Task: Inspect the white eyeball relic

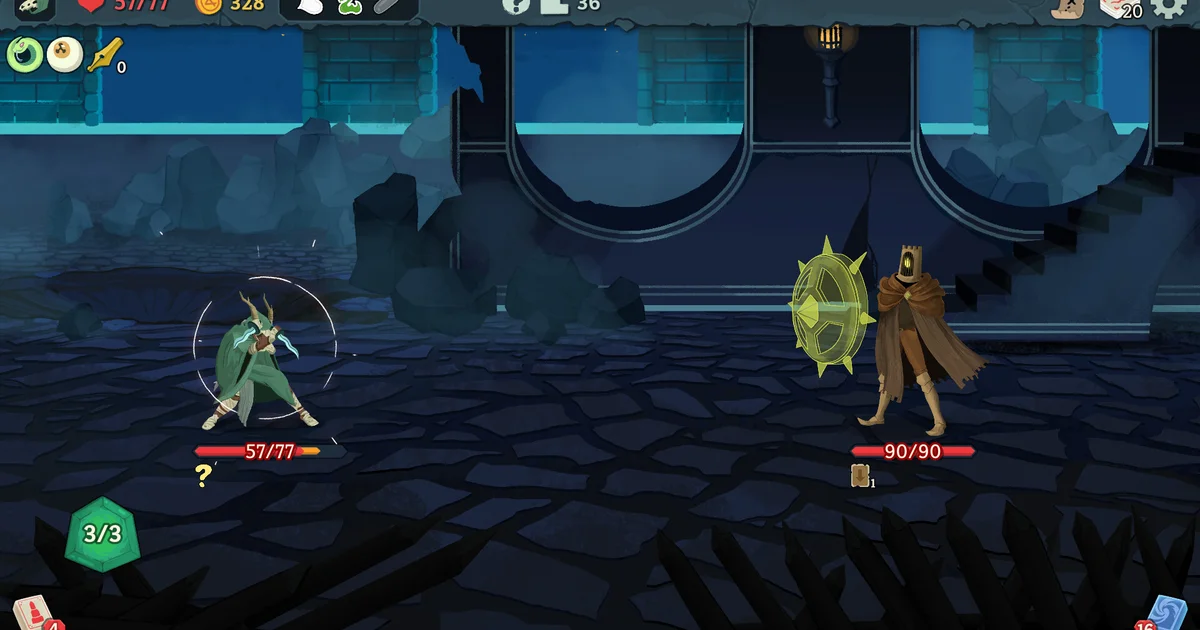Action: [x=64, y=54]
